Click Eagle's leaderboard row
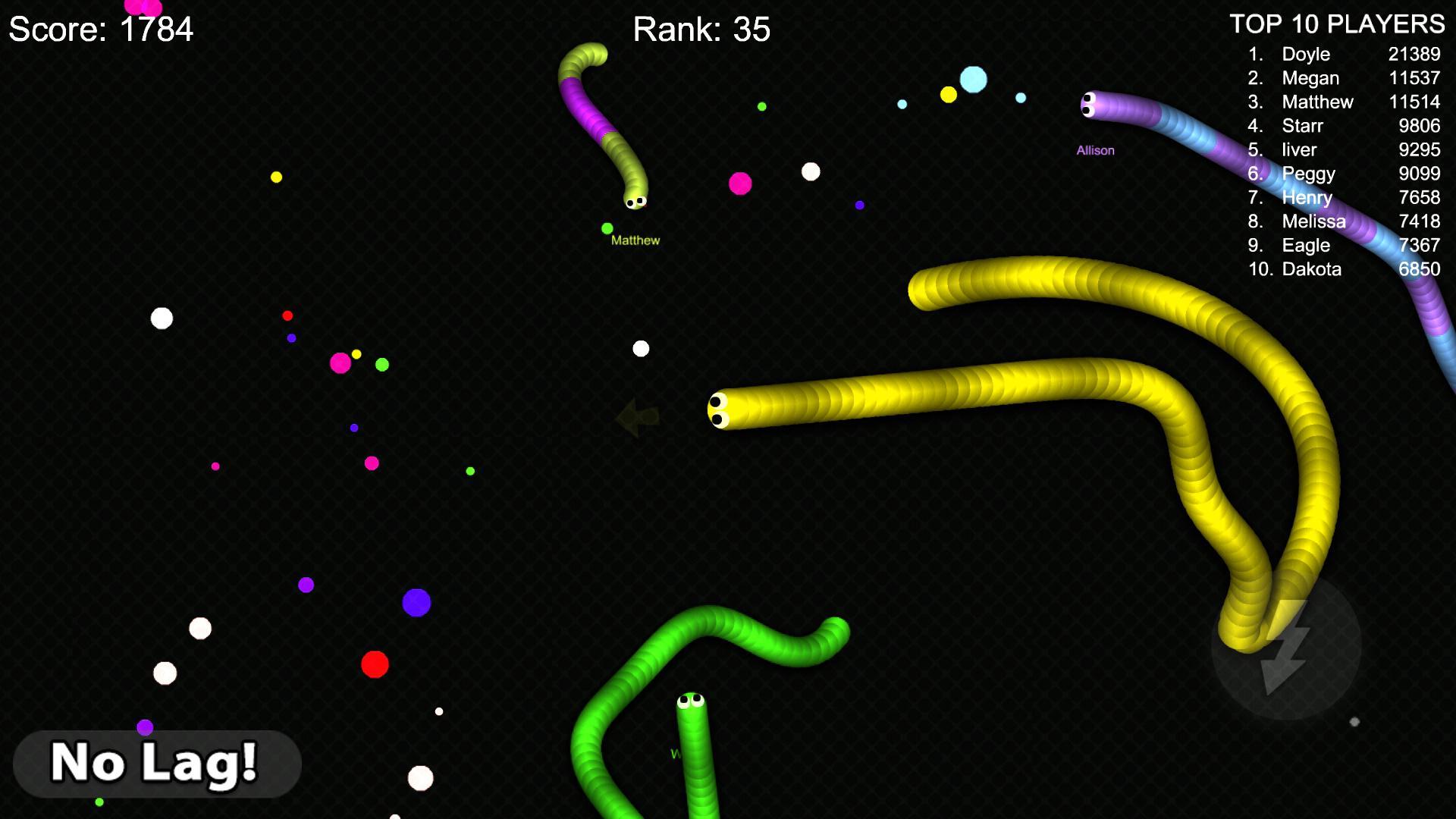The width and height of the screenshot is (1456, 819). click(1305, 245)
